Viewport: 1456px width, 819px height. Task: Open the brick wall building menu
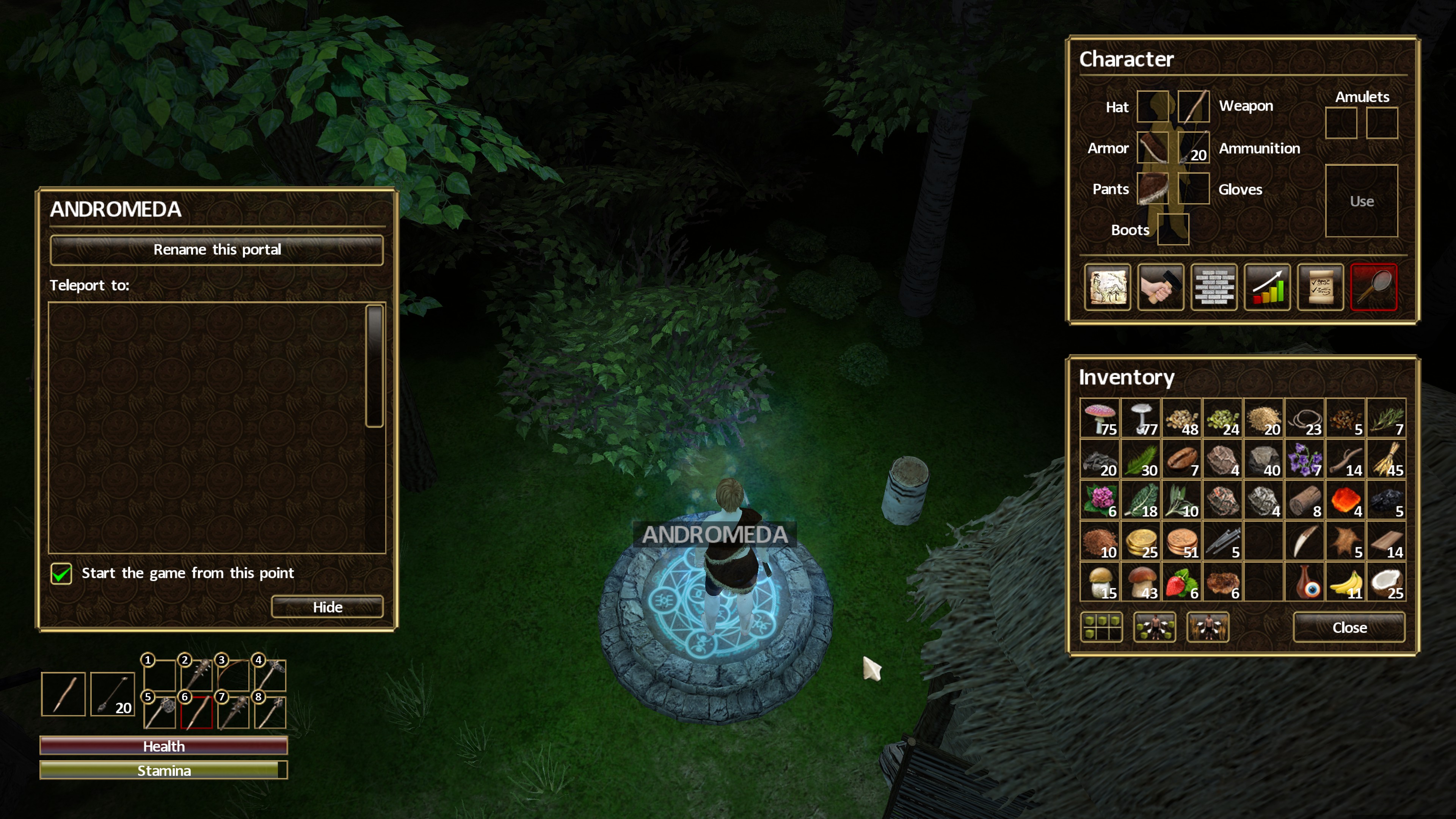[x=1213, y=287]
